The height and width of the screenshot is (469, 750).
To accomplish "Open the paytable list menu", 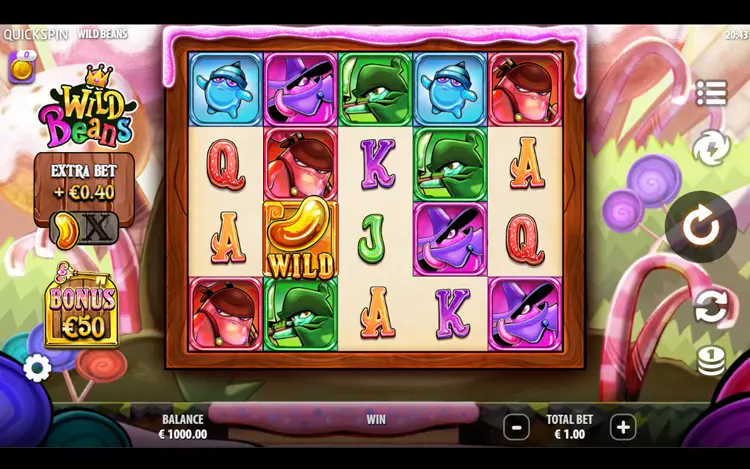I will tap(711, 93).
